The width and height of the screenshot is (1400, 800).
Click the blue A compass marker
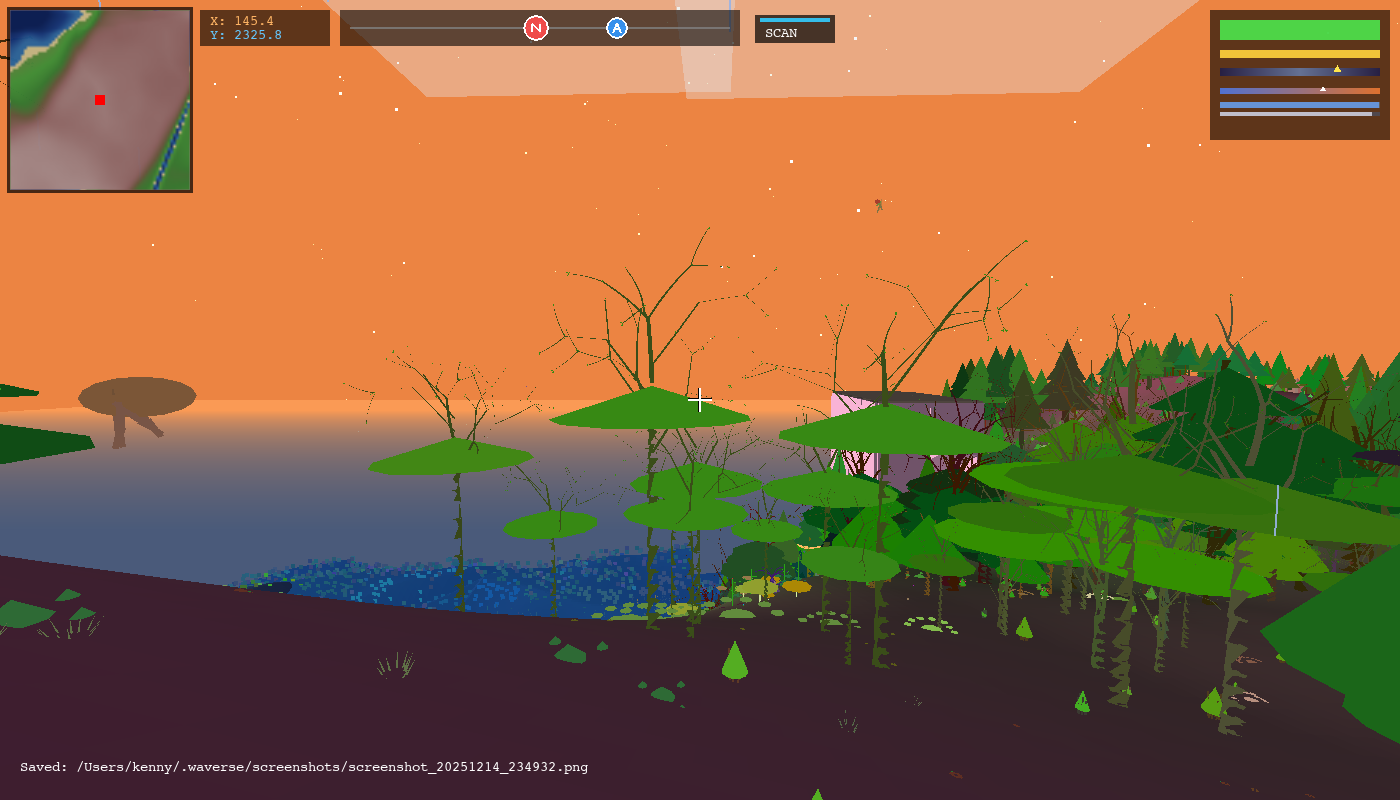pyautogui.click(x=616, y=29)
